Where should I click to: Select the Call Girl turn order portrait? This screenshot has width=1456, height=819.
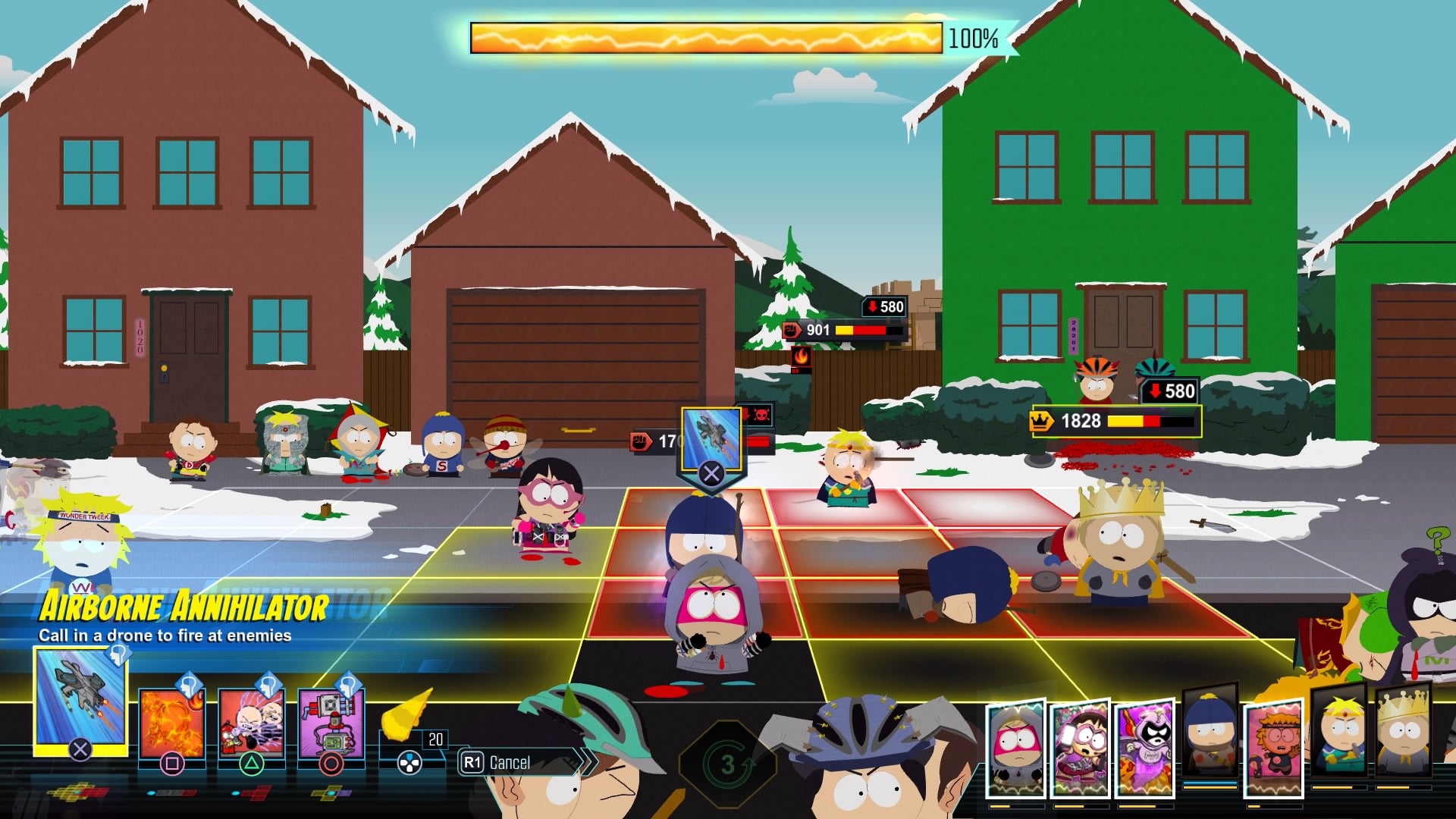[1081, 747]
